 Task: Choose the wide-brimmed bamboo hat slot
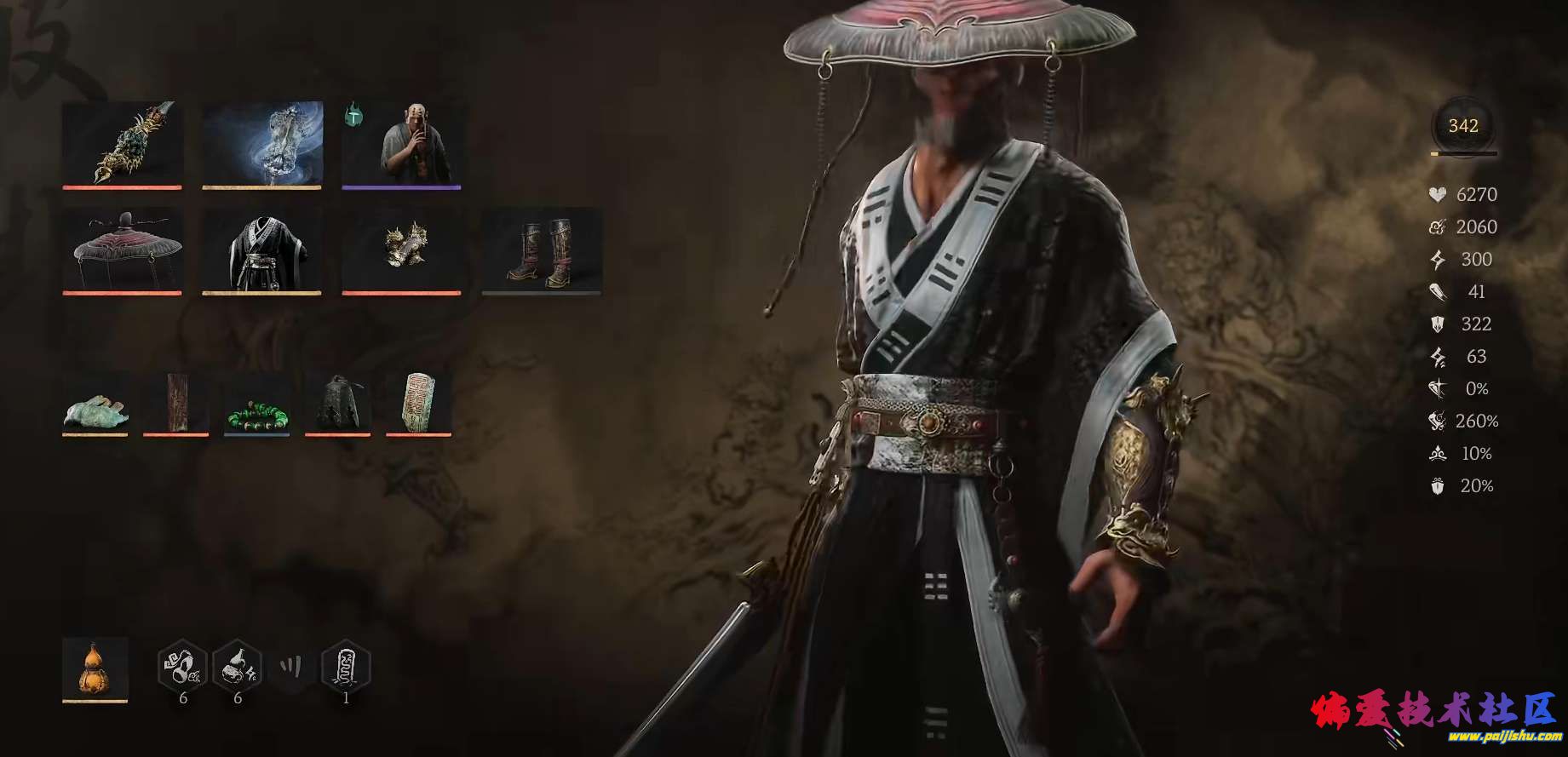coord(122,250)
